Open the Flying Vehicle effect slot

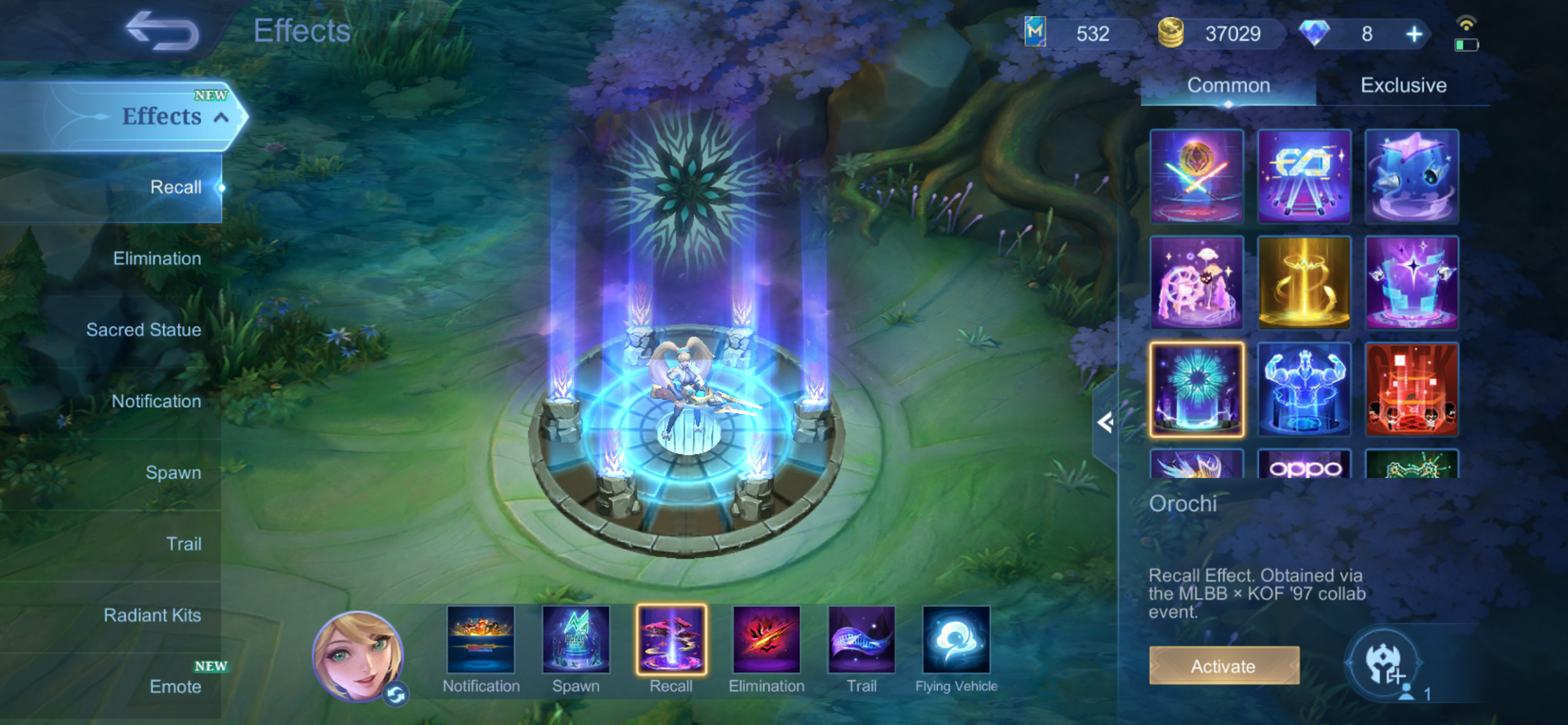tap(956, 641)
